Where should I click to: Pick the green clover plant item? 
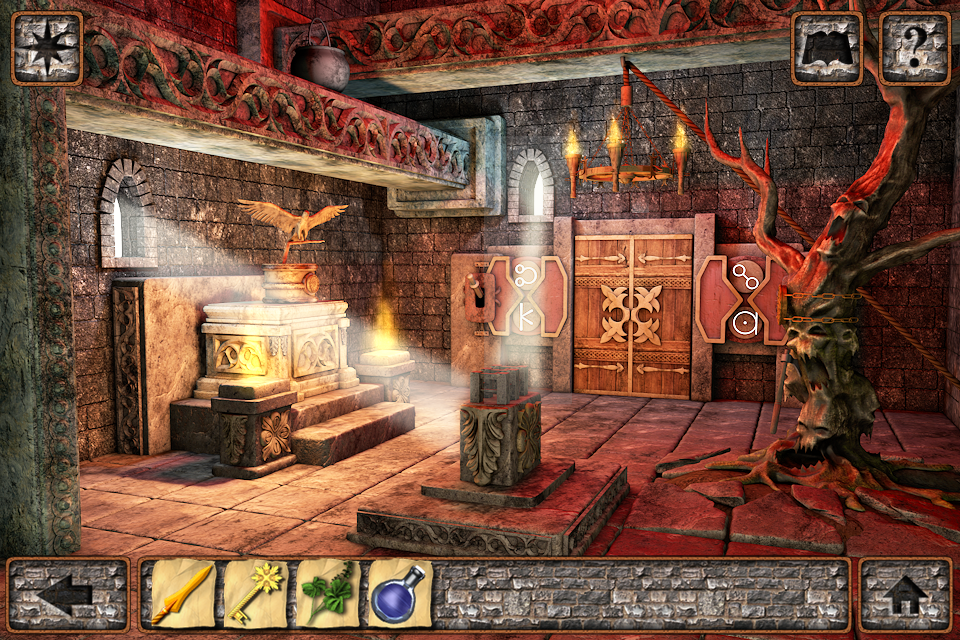pyautogui.click(x=328, y=594)
